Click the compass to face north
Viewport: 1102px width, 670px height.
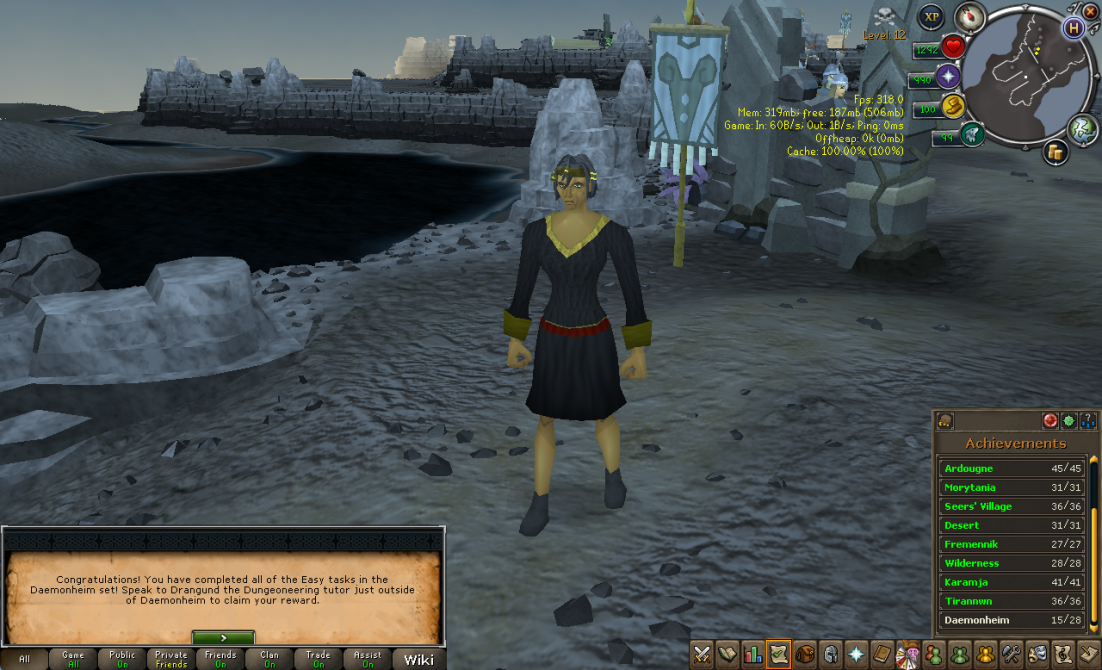pyautogui.click(x=969, y=16)
